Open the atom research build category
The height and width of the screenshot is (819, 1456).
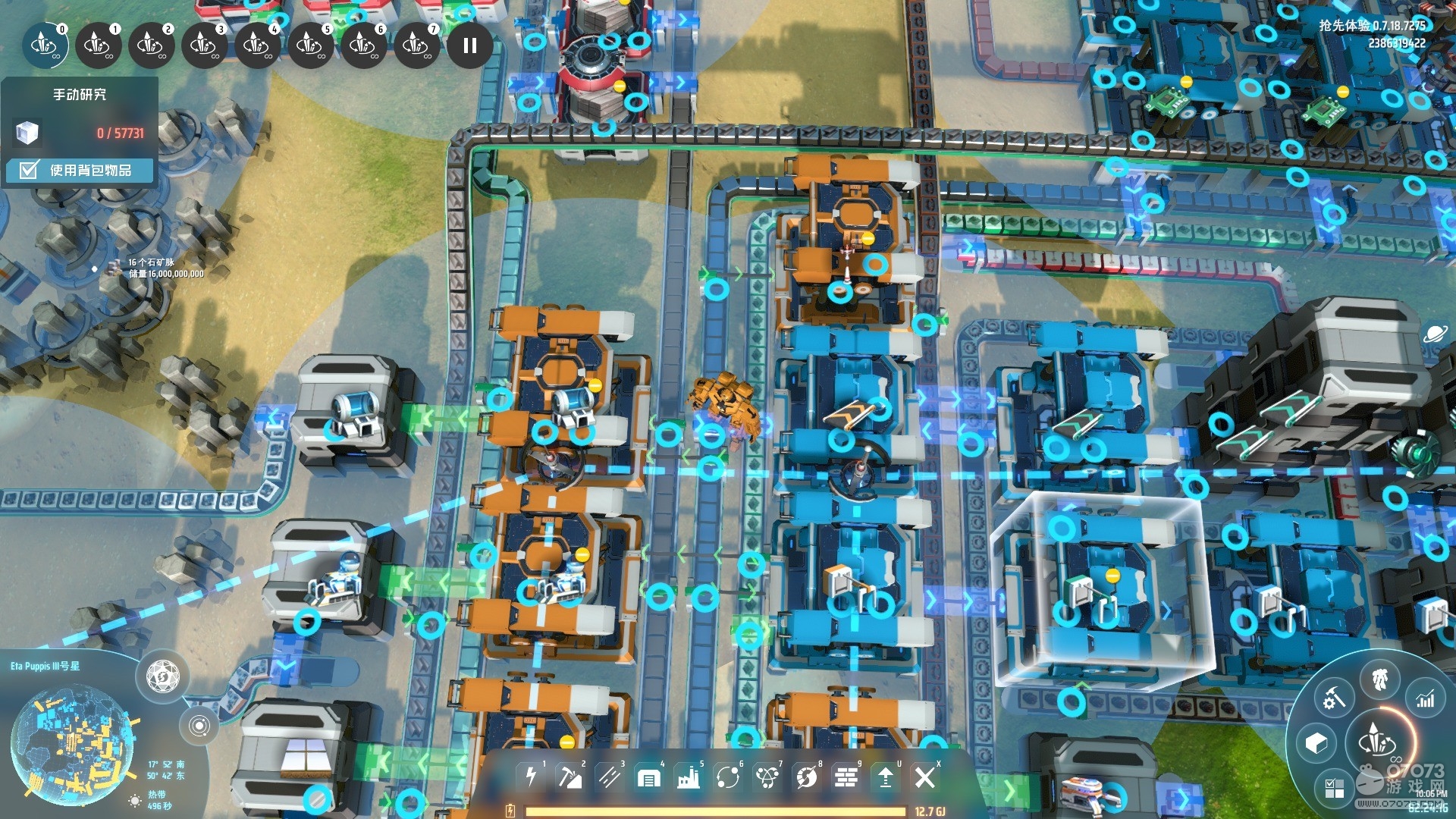click(767, 777)
